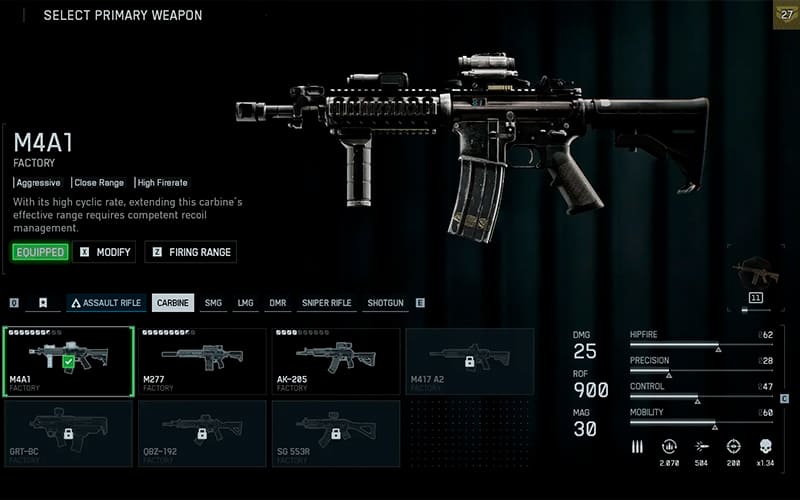
Task: Open the bookmark favorites tab
Action: click(x=43, y=303)
